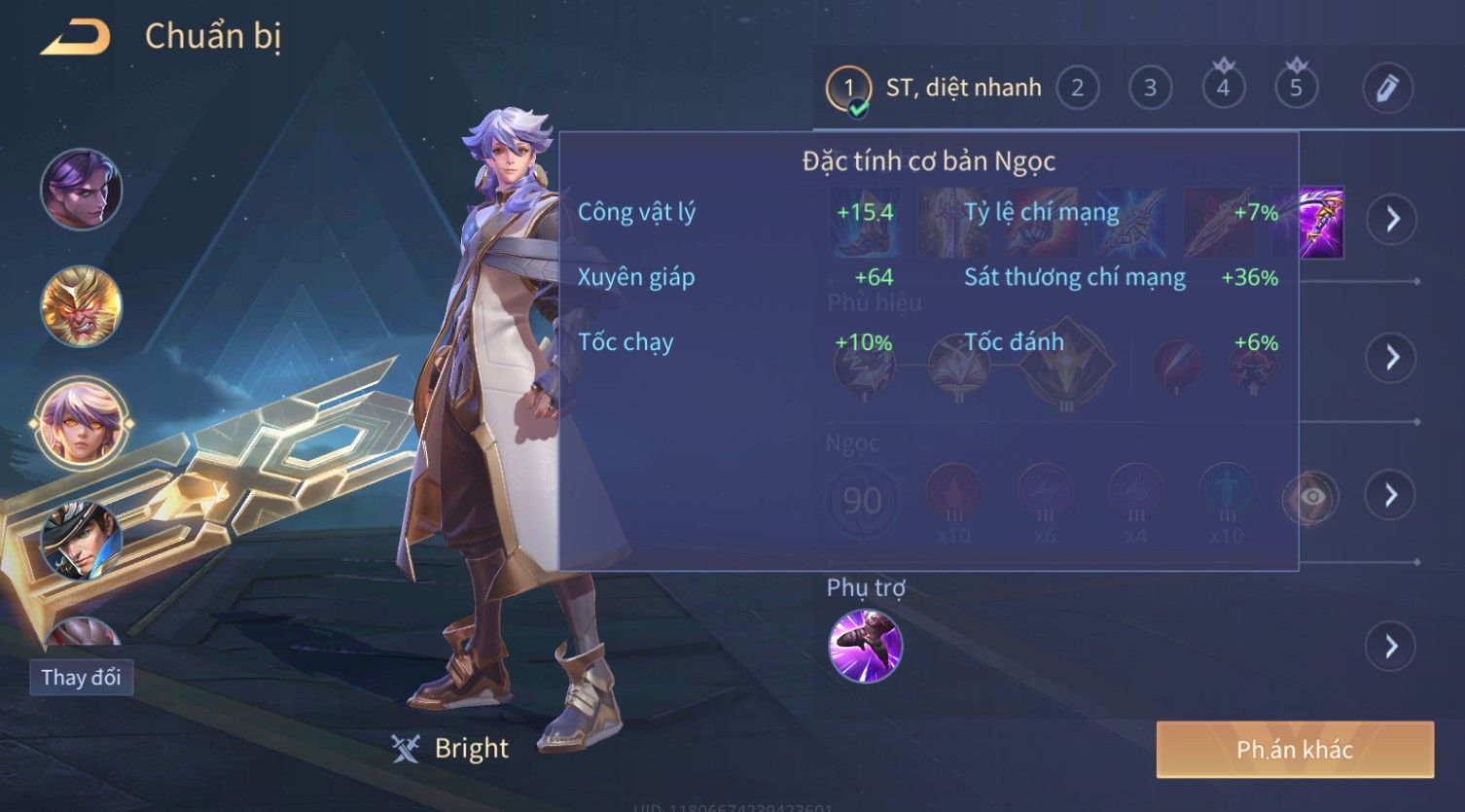Edit preset name with pencil icon
The width and height of the screenshot is (1465, 812).
1387,88
